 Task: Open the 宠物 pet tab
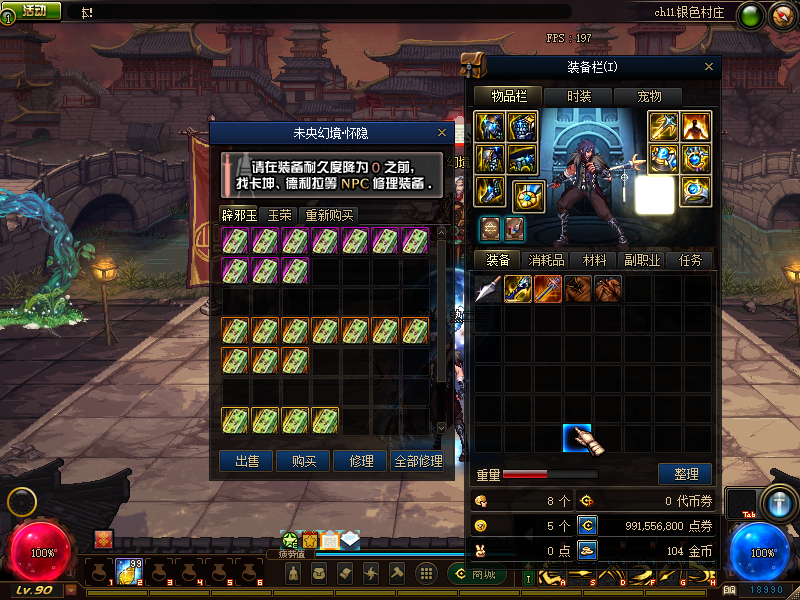[650, 96]
